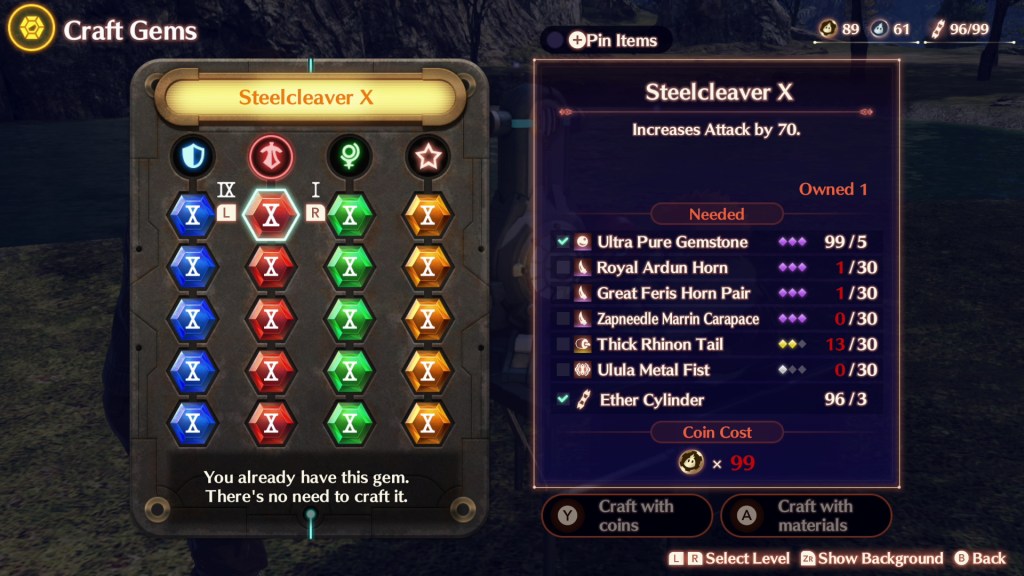The image size is (1024, 576).
Task: Switch to the red sword category icon
Action: [x=271, y=156]
